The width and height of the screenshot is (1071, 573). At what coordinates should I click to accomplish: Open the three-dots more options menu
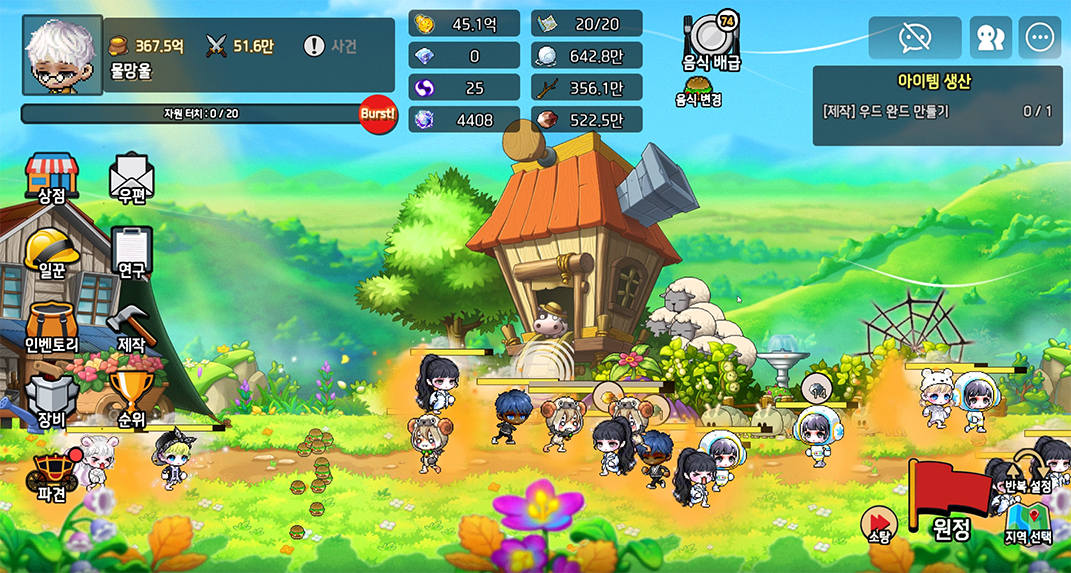click(x=1040, y=38)
